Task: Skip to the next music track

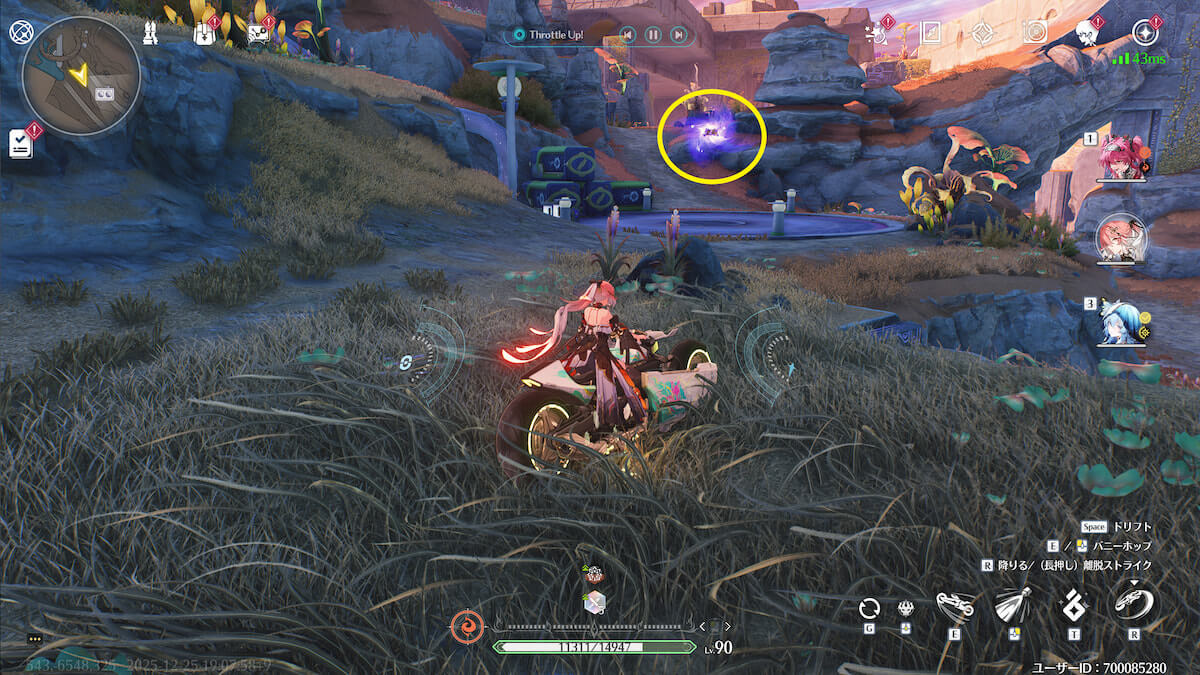Action: click(679, 35)
